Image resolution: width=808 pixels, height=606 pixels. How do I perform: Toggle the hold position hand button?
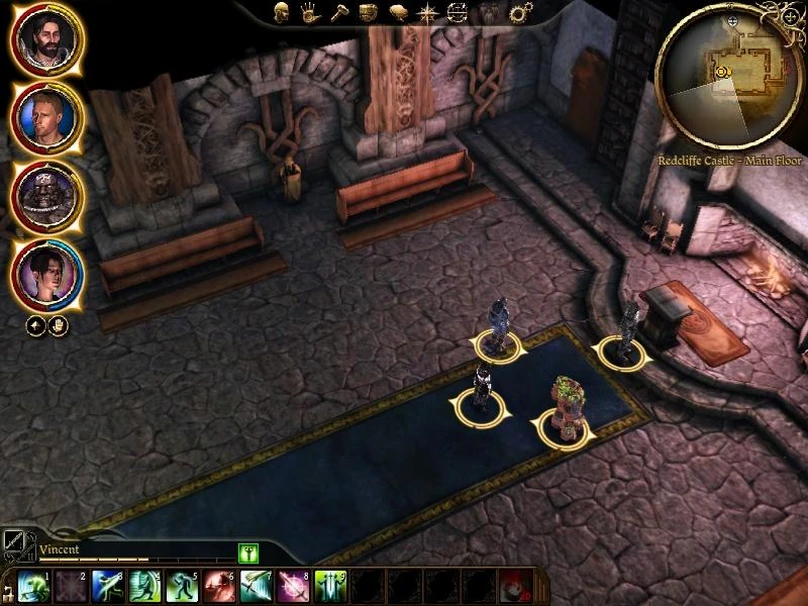click(58, 325)
